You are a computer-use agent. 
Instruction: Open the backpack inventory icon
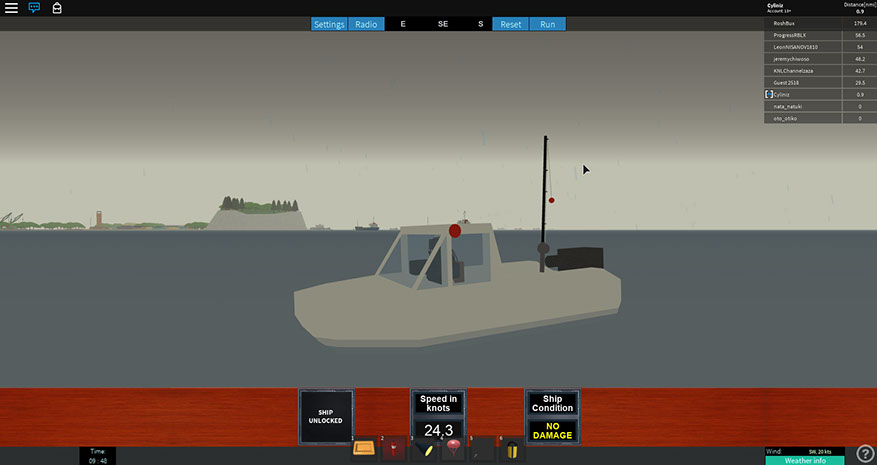(57, 8)
